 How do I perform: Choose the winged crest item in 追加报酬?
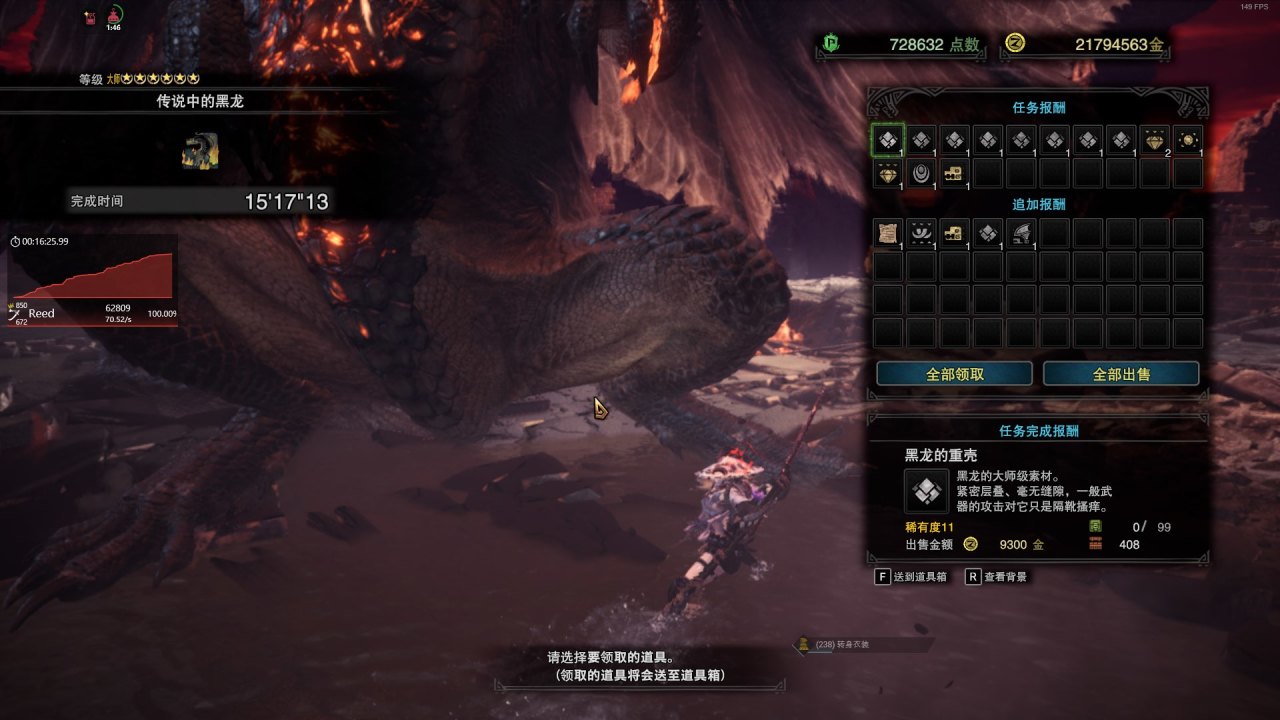click(x=921, y=233)
